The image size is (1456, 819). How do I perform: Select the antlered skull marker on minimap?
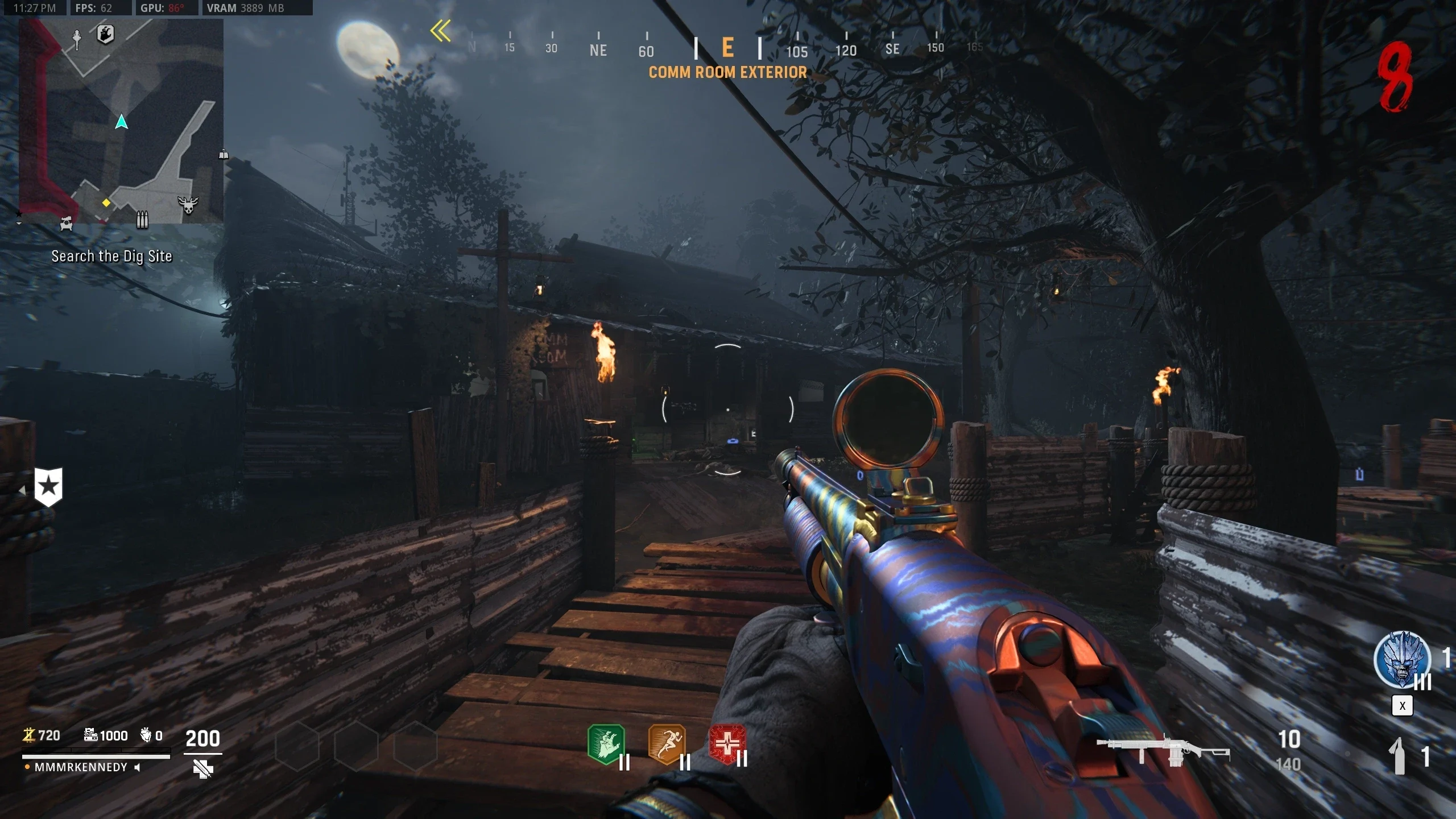[x=188, y=205]
